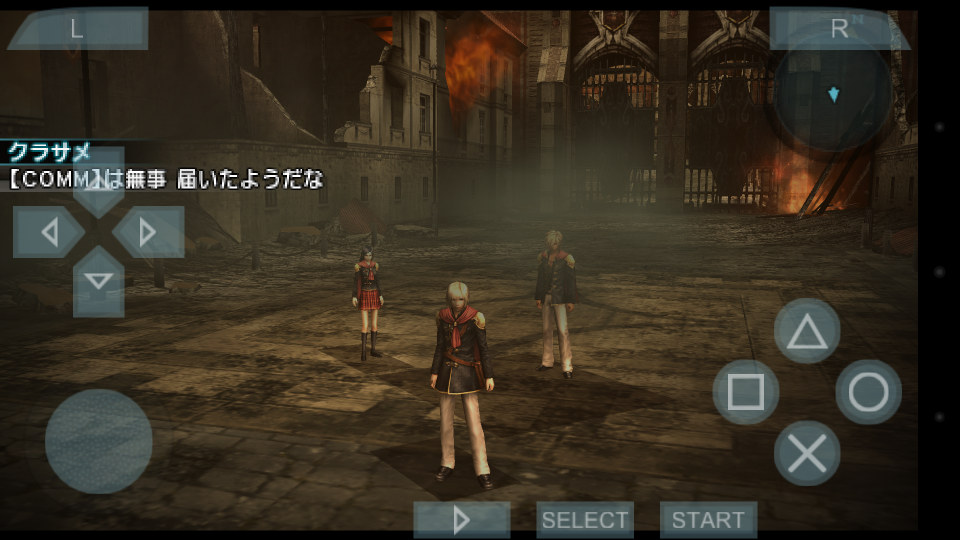The image size is (960, 540).
Task: Tap the R shoulder button
Action: point(838,29)
